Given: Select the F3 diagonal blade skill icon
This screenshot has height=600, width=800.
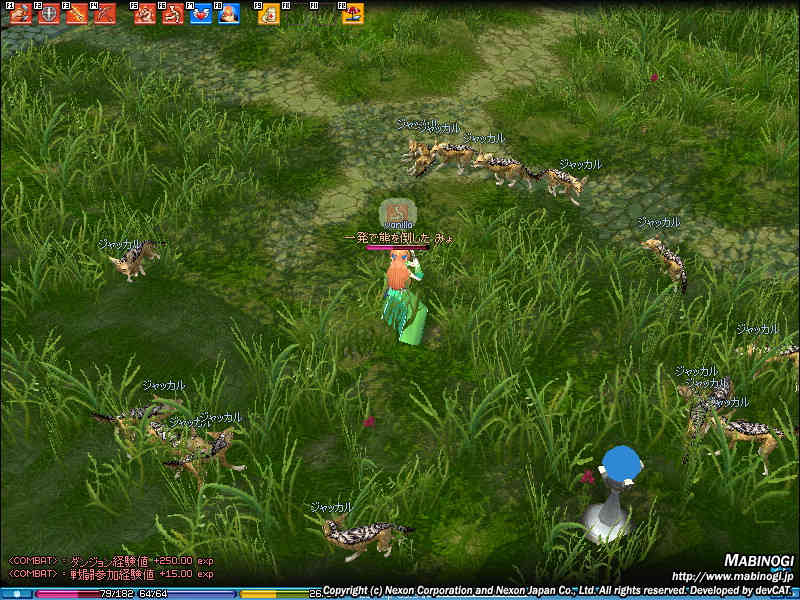Looking at the screenshot, I should click(x=77, y=13).
